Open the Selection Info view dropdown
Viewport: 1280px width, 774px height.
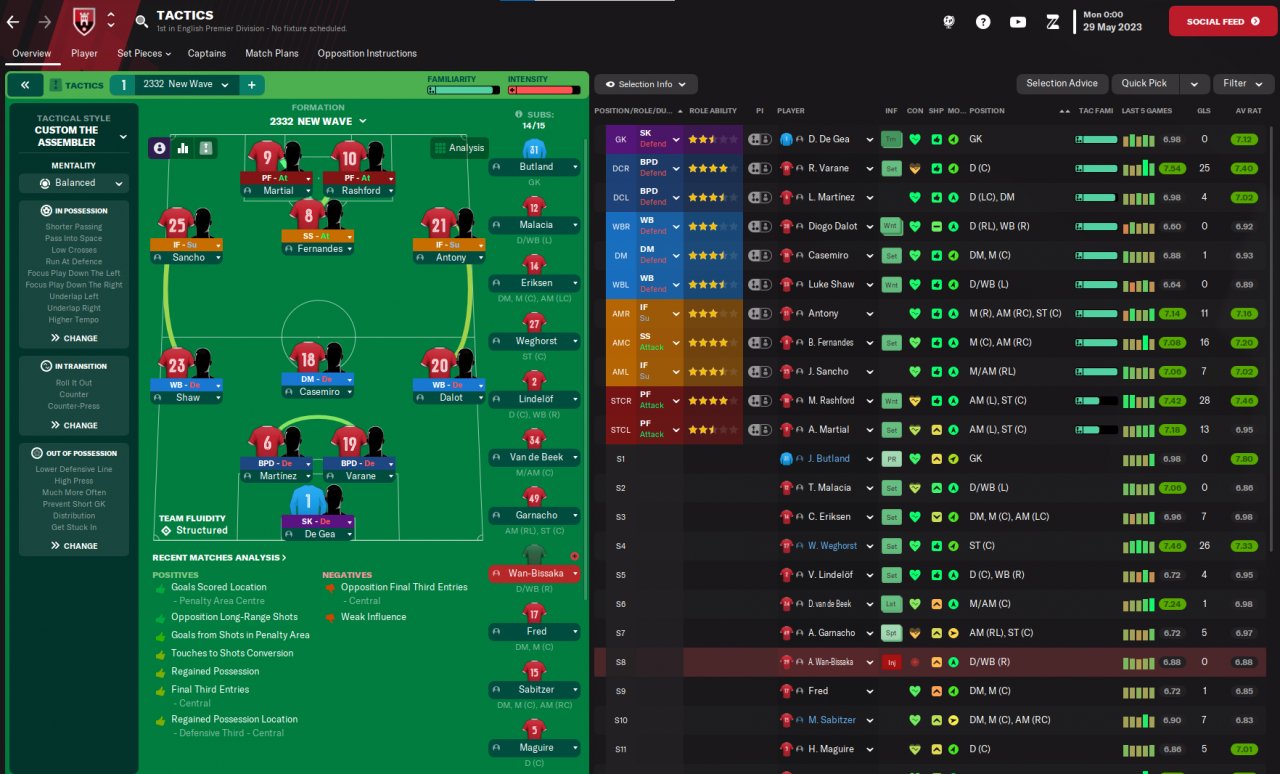pyautogui.click(x=646, y=84)
